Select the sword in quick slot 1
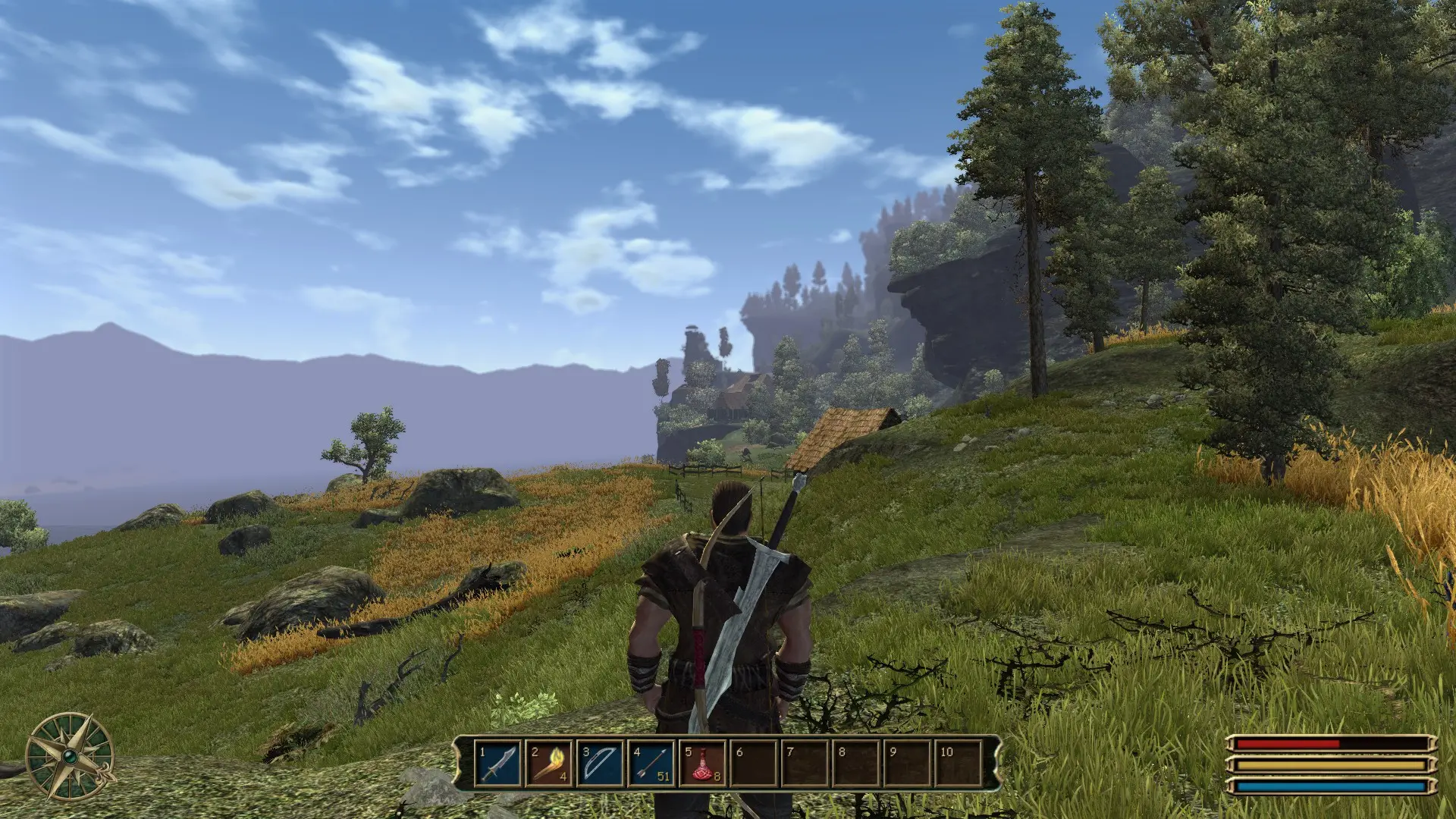The image size is (1456, 819). 499,764
